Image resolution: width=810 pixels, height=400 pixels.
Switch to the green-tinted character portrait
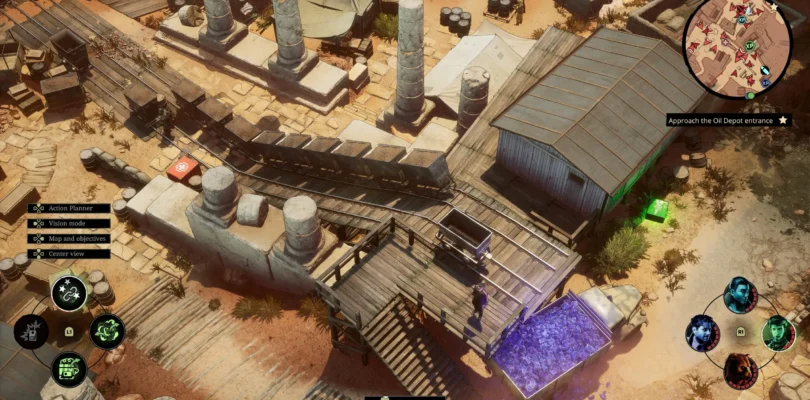coord(778,332)
